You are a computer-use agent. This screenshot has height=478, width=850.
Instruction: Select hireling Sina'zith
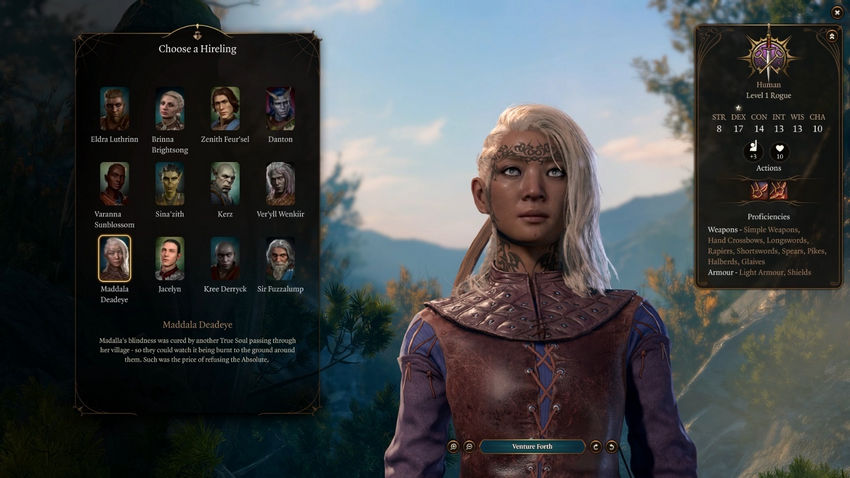pyautogui.click(x=169, y=183)
